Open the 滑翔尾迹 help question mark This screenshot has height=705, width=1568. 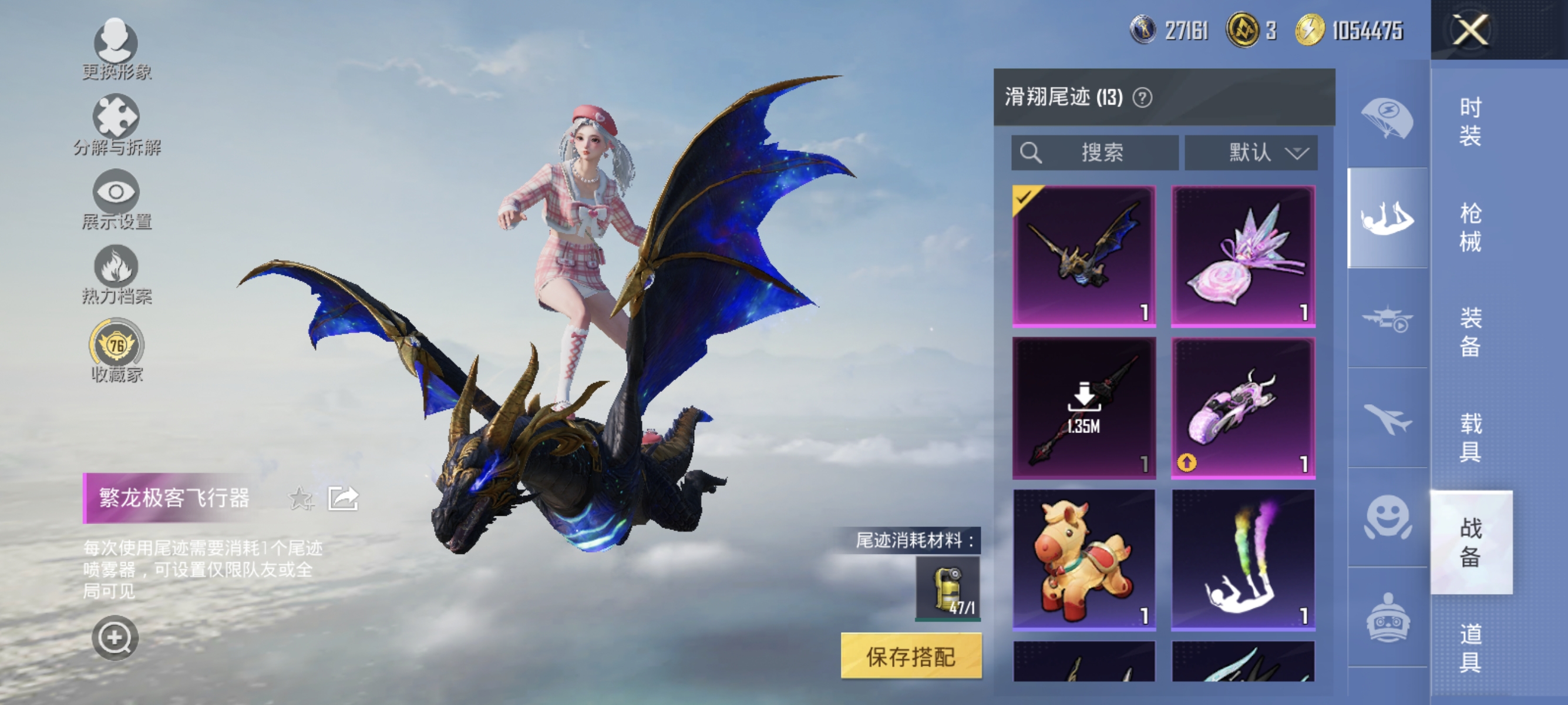(x=1143, y=98)
